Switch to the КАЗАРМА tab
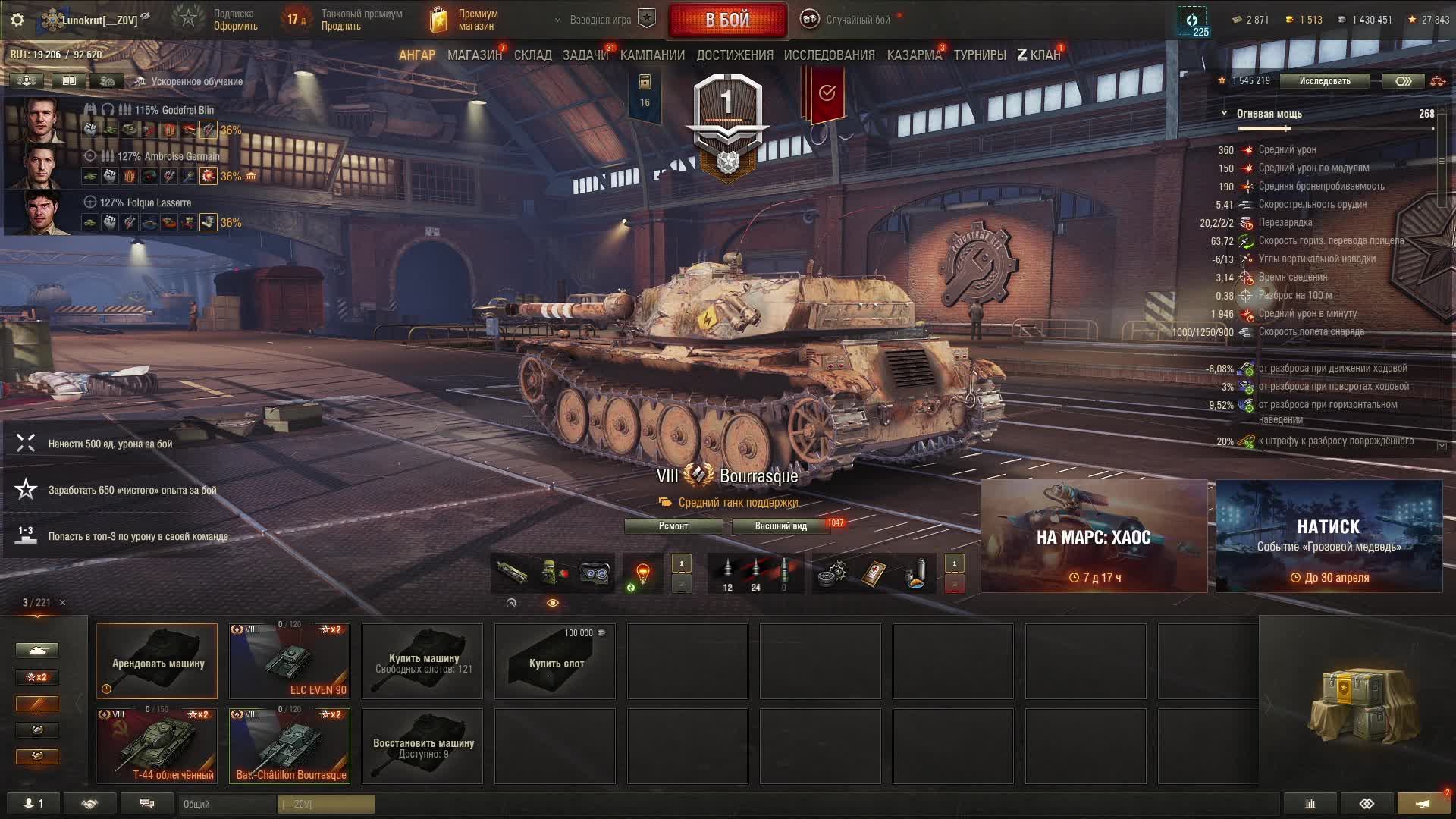This screenshot has height=819, width=1456. (914, 55)
